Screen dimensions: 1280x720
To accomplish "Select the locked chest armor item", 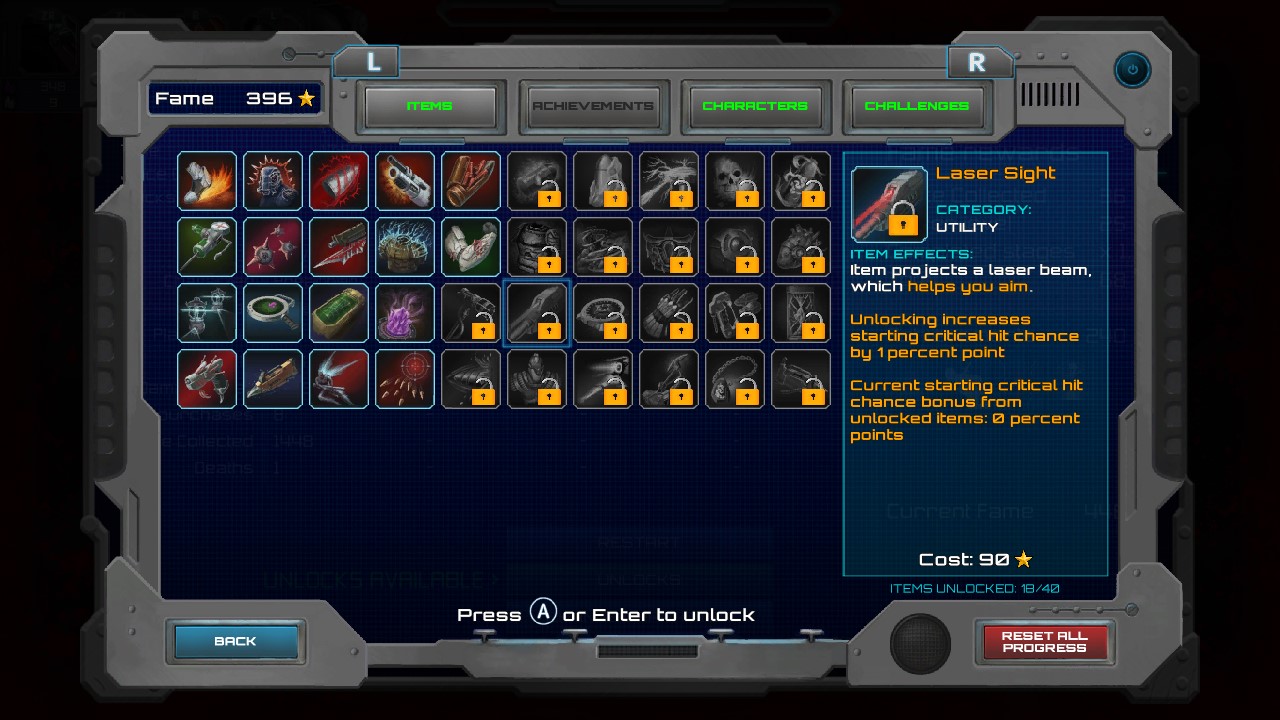I will pyautogui.click(x=537, y=247).
